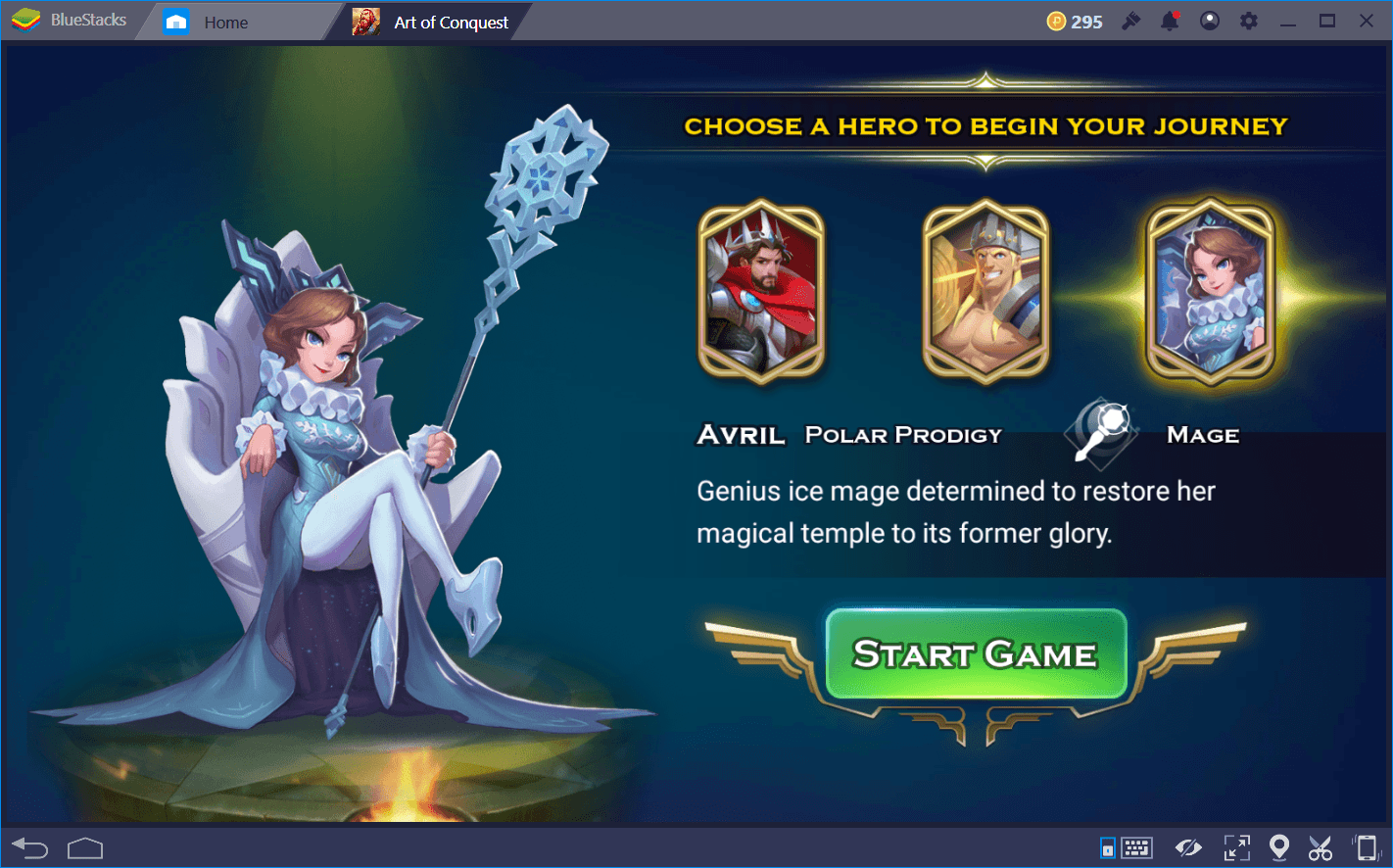This screenshot has width=1393, height=868.
Task: Select the Avril hero portrait
Action: 762,292
